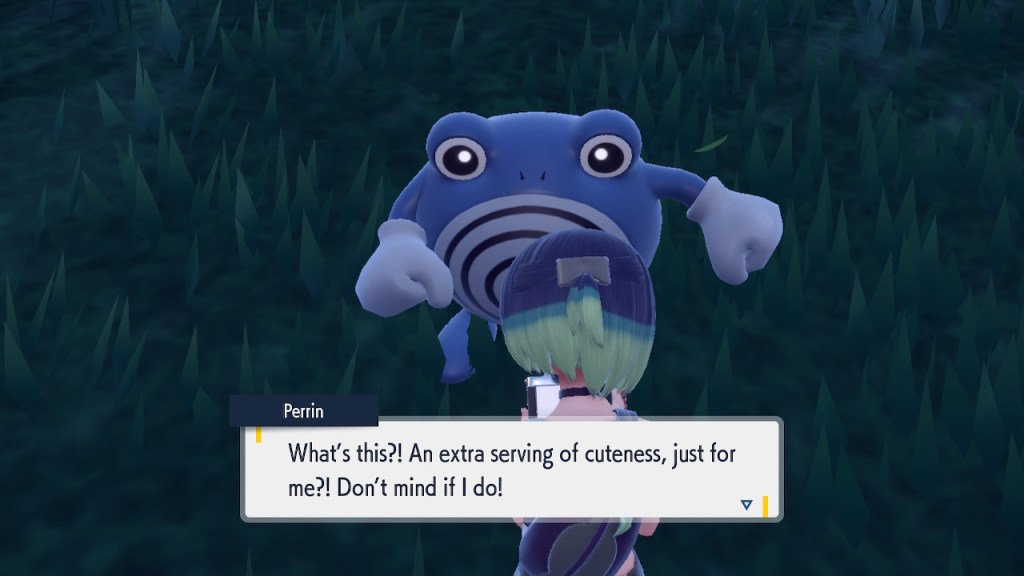Advance dialogue with the blue arrow indicator
The width and height of the screenshot is (1024, 576).
tap(746, 505)
